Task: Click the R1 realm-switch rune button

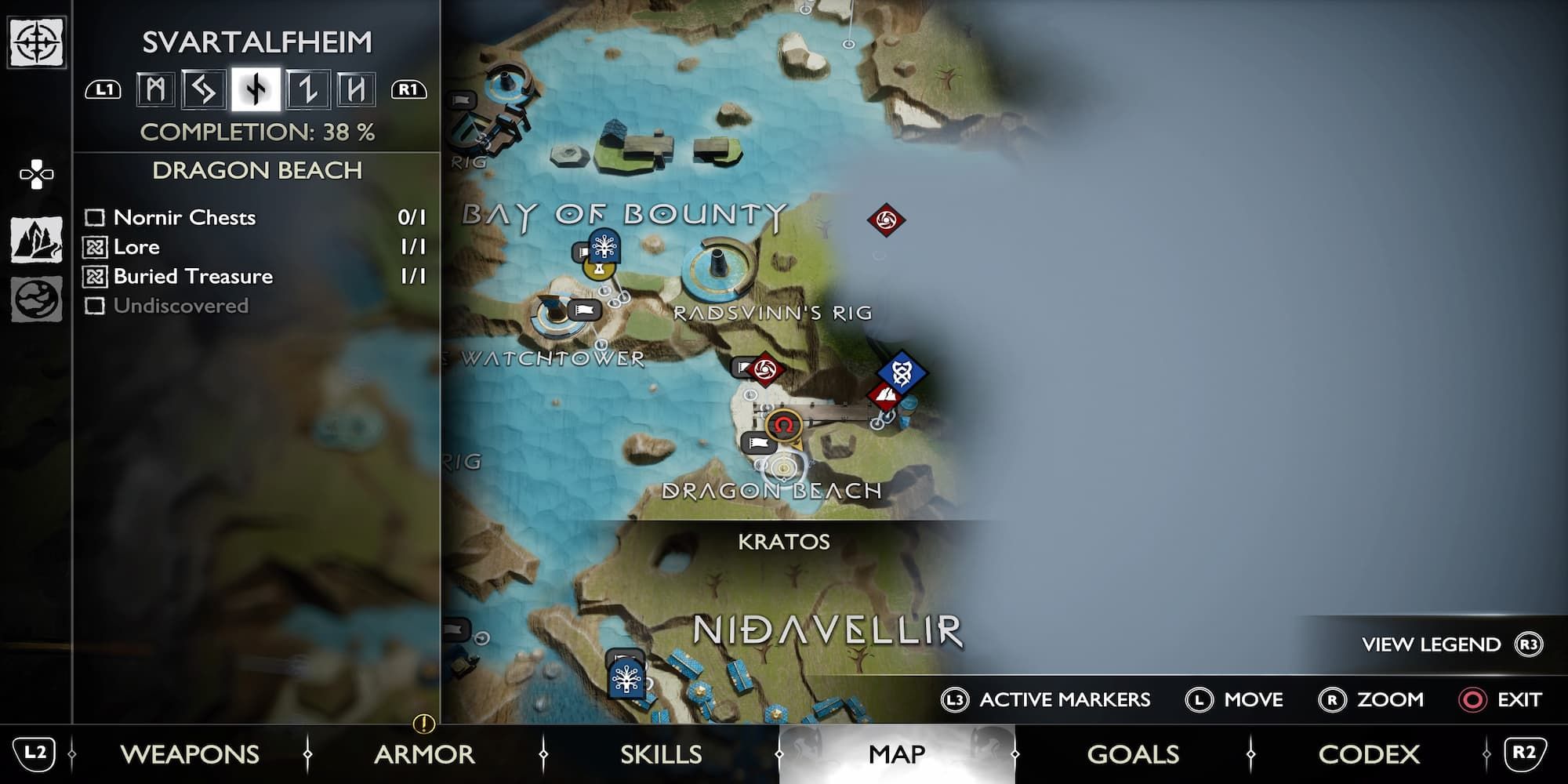Action: (x=409, y=90)
